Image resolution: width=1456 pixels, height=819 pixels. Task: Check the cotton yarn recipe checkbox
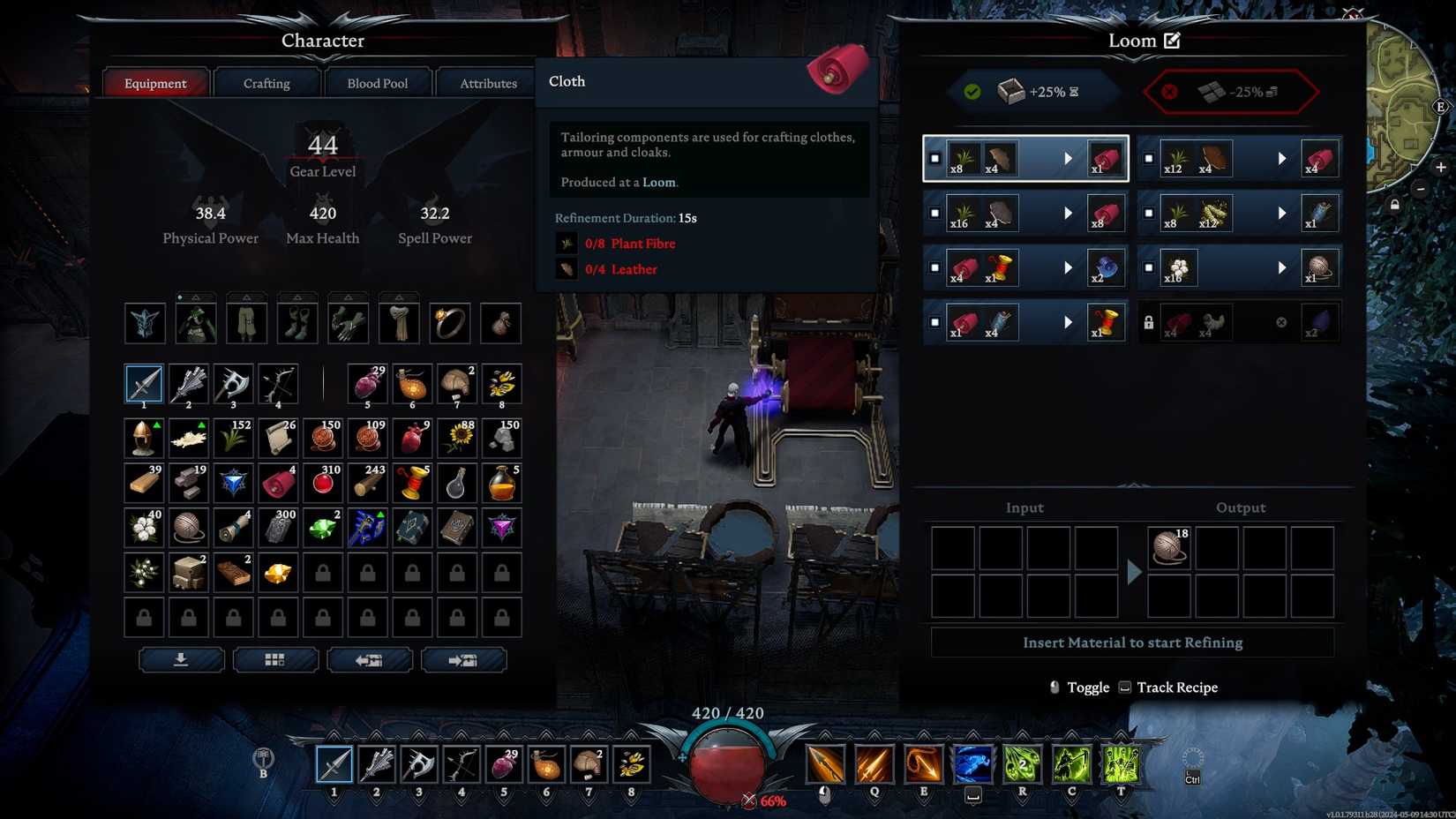(1148, 267)
